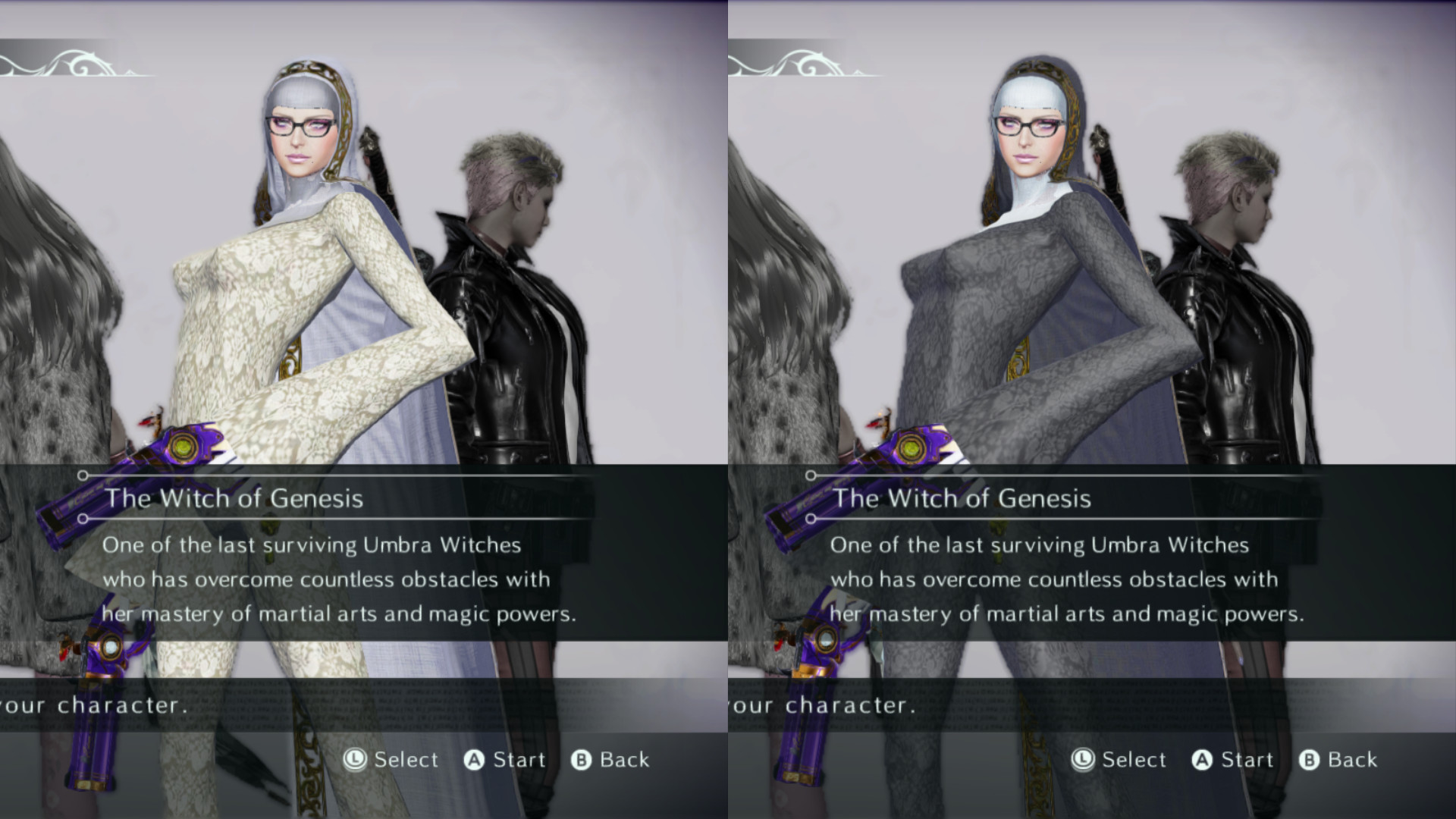Click the B button Back icon on right panel
1456x819 pixels.
pos(1309,760)
